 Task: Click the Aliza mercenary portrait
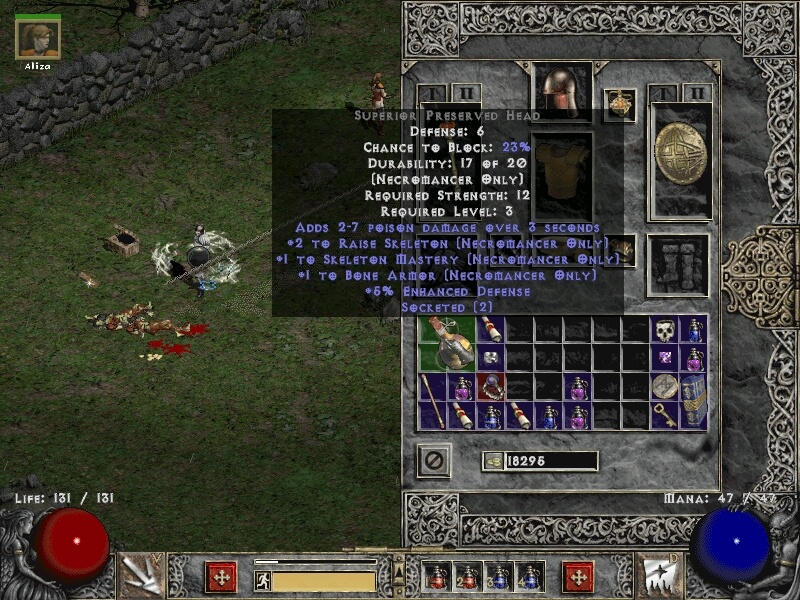click(x=38, y=39)
